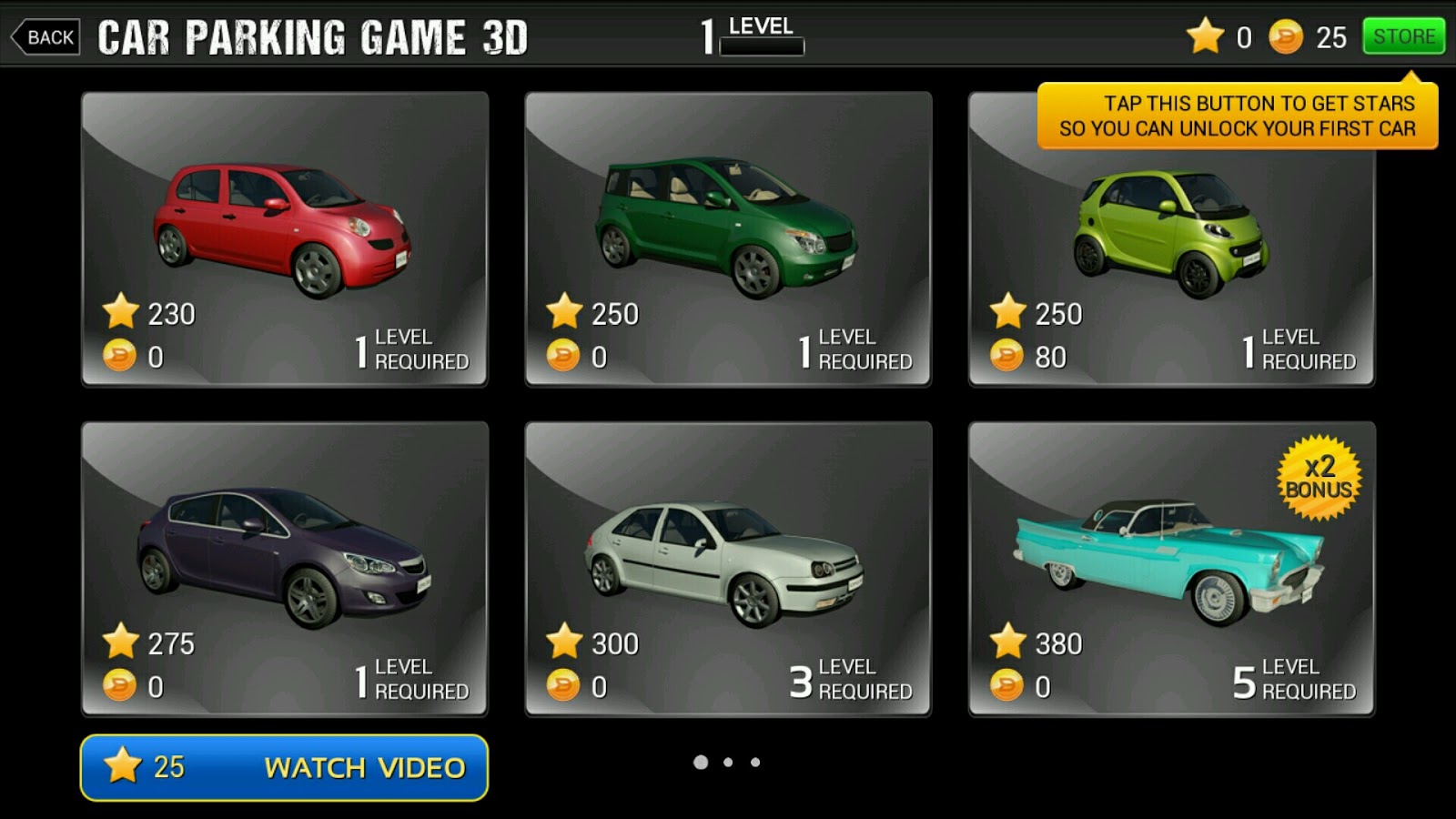Click the coin icon showing 80 on the lime car

click(x=1006, y=358)
